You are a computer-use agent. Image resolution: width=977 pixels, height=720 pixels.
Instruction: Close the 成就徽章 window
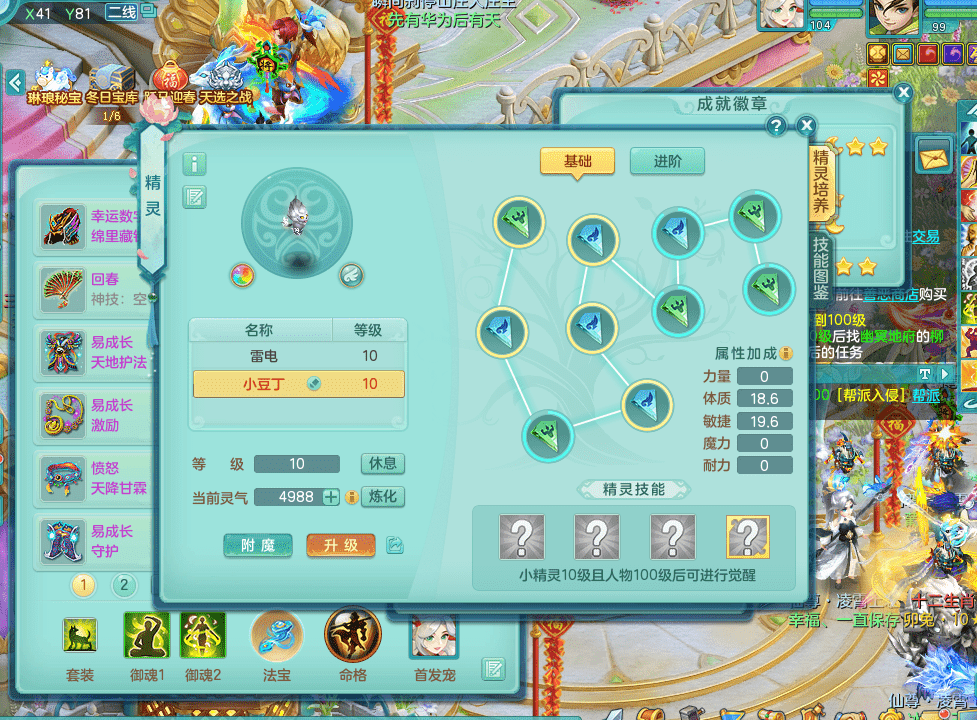904,93
